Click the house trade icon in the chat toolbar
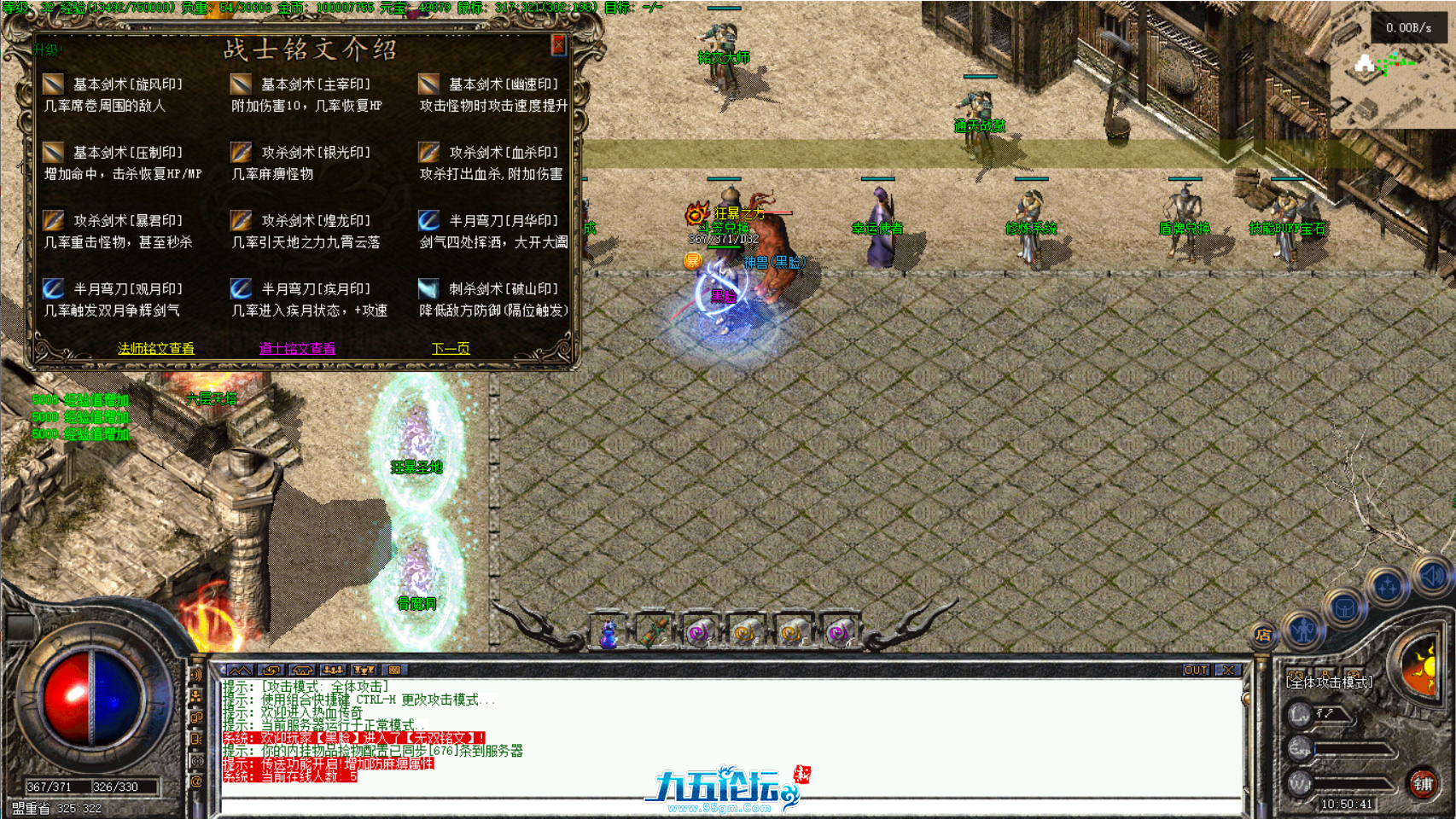The width and height of the screenshot is (1456, 819). [302, 671]
